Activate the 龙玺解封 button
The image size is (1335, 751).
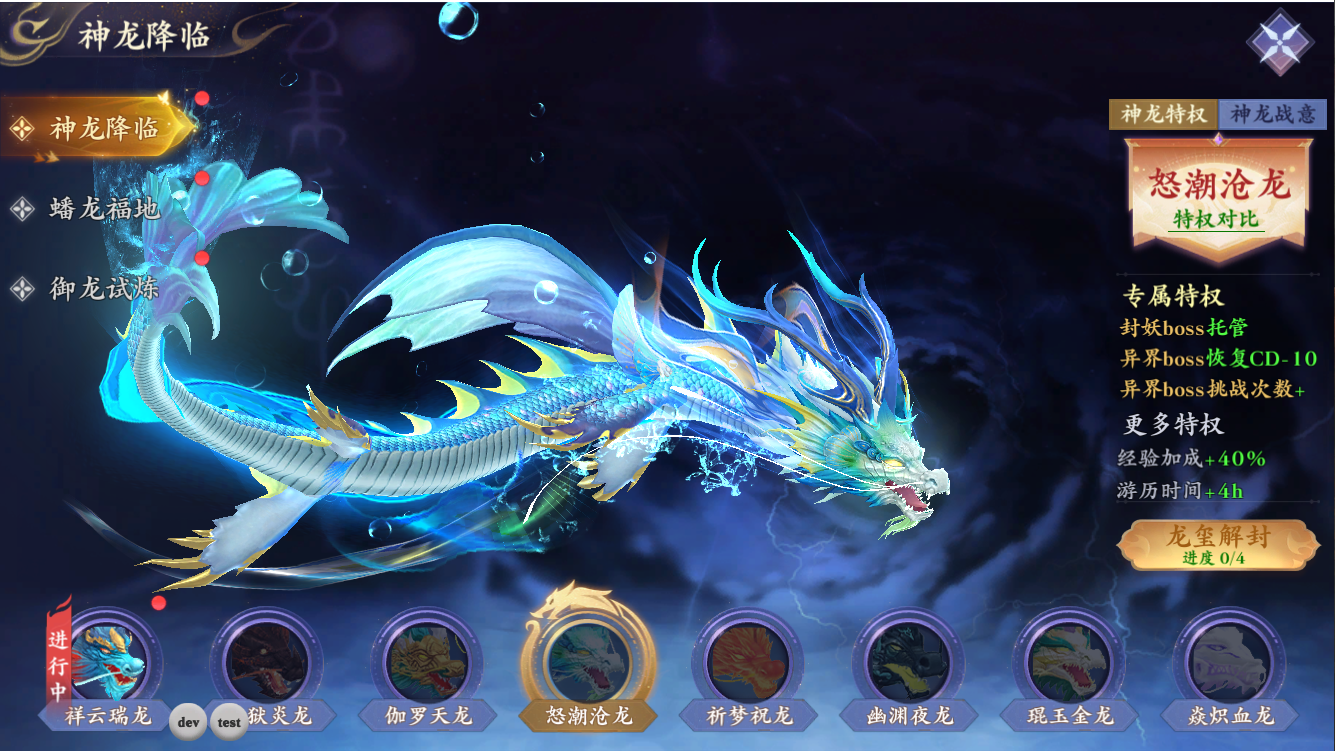pyautogui.click(x=1216, y=544)
